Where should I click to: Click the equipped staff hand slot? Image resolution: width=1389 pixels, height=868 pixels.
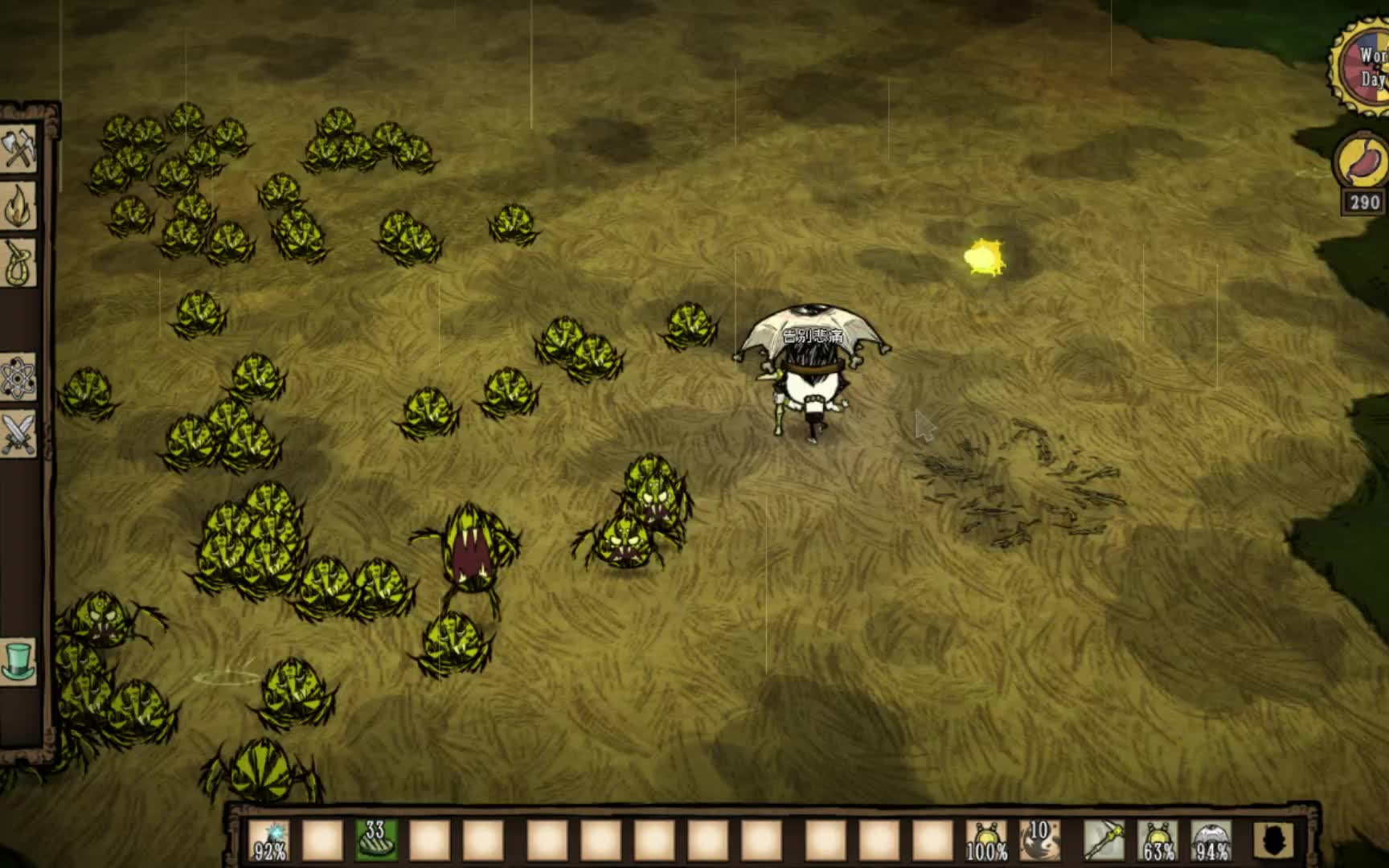pyautogui.click(x=1104, y=841)
